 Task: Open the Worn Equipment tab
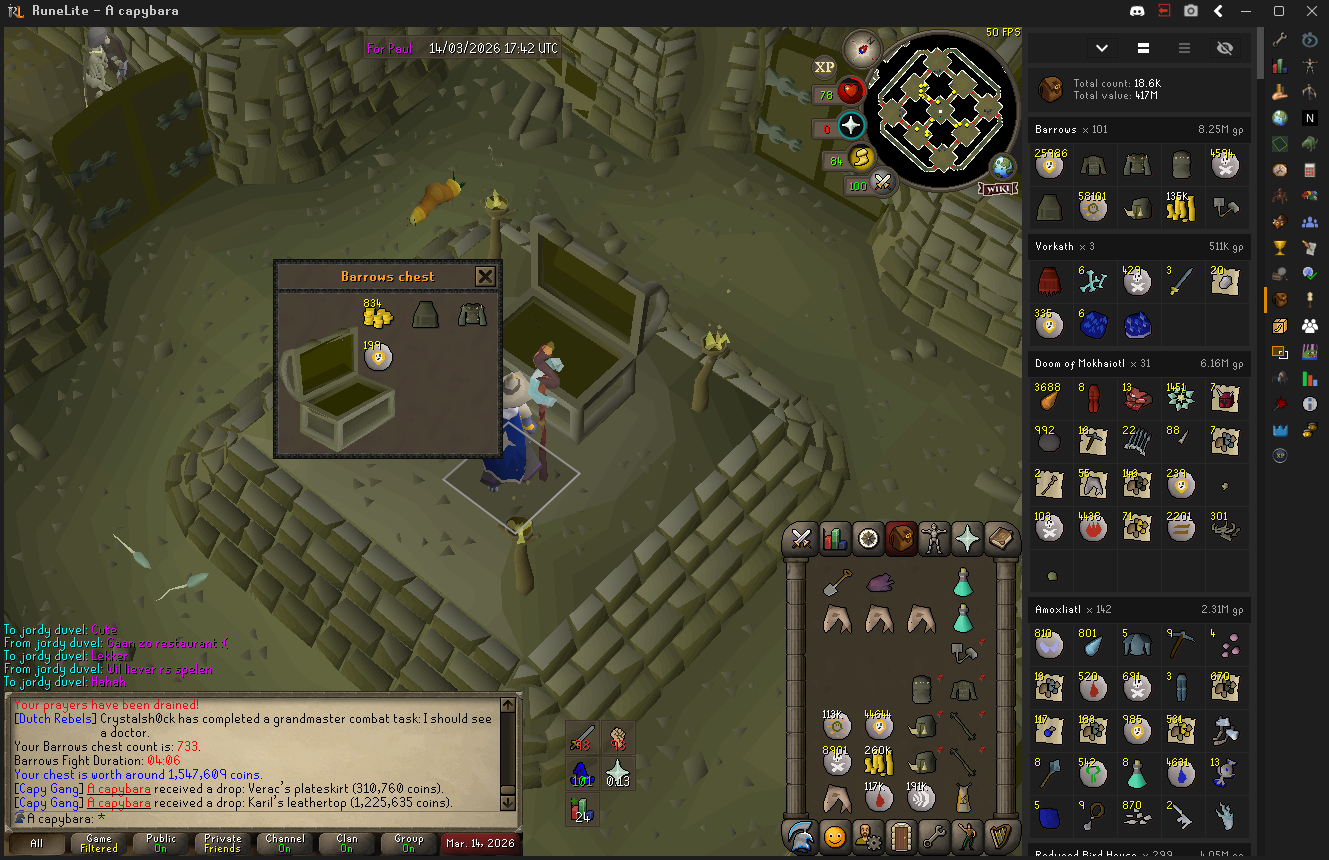point(934,539)
